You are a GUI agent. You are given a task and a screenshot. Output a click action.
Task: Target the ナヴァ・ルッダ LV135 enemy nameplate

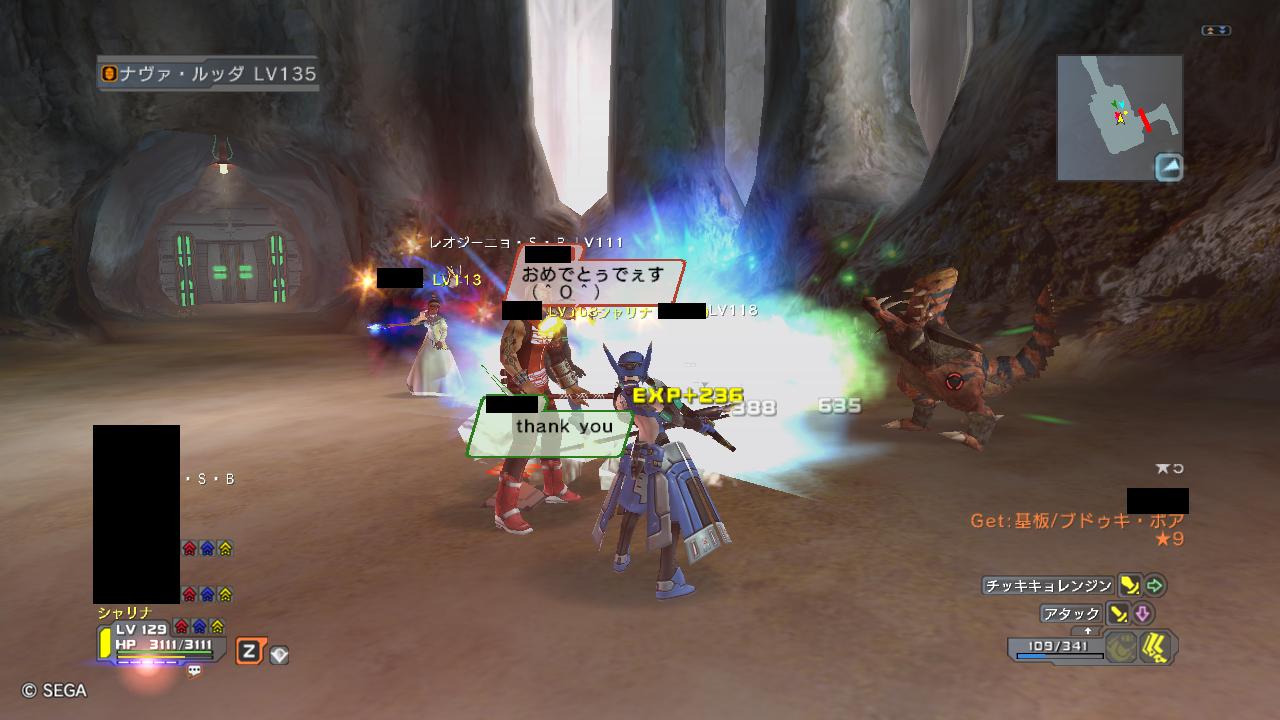click(x=208, y=74)
